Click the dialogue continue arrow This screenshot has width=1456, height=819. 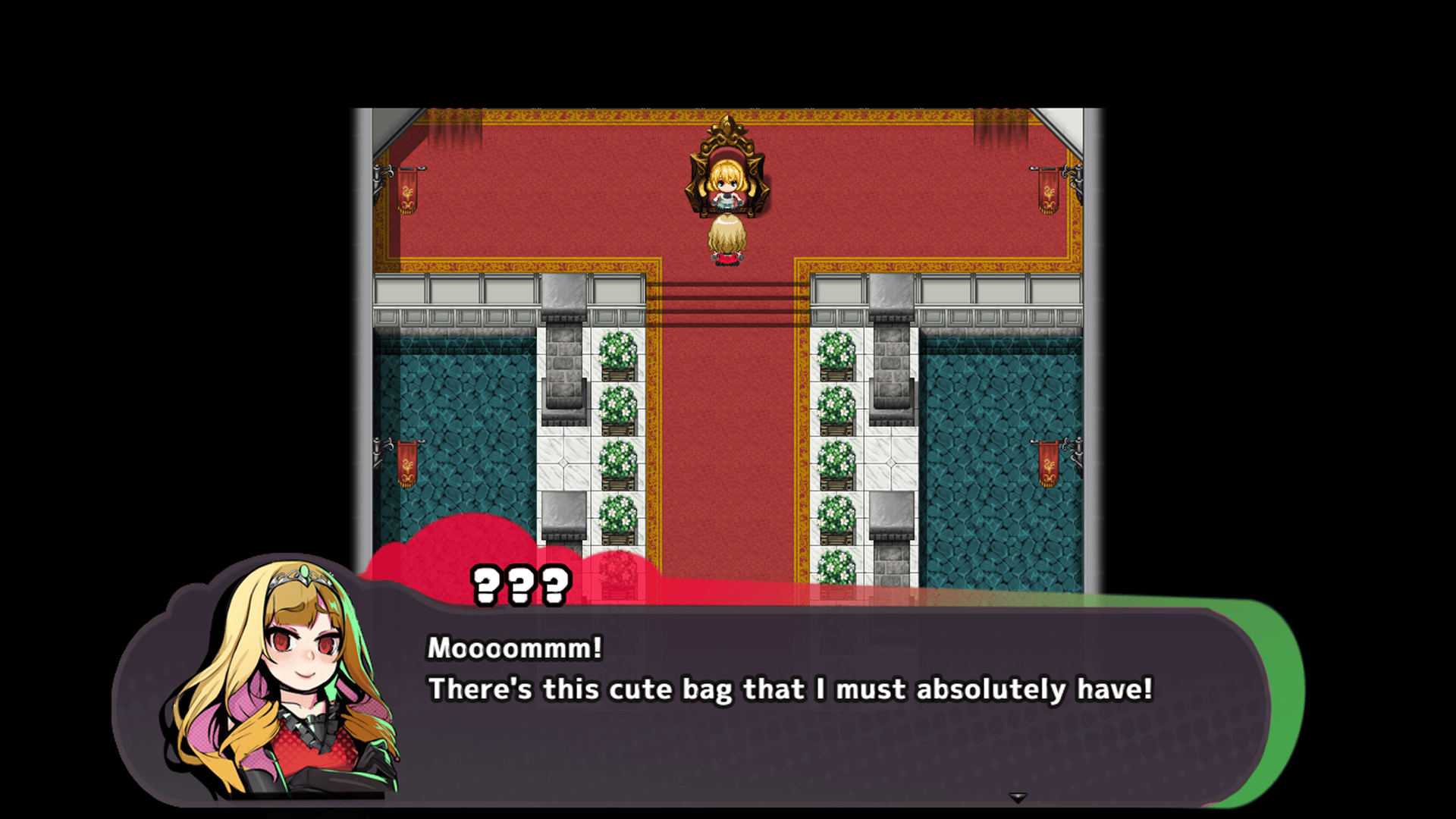(1017, 798)
